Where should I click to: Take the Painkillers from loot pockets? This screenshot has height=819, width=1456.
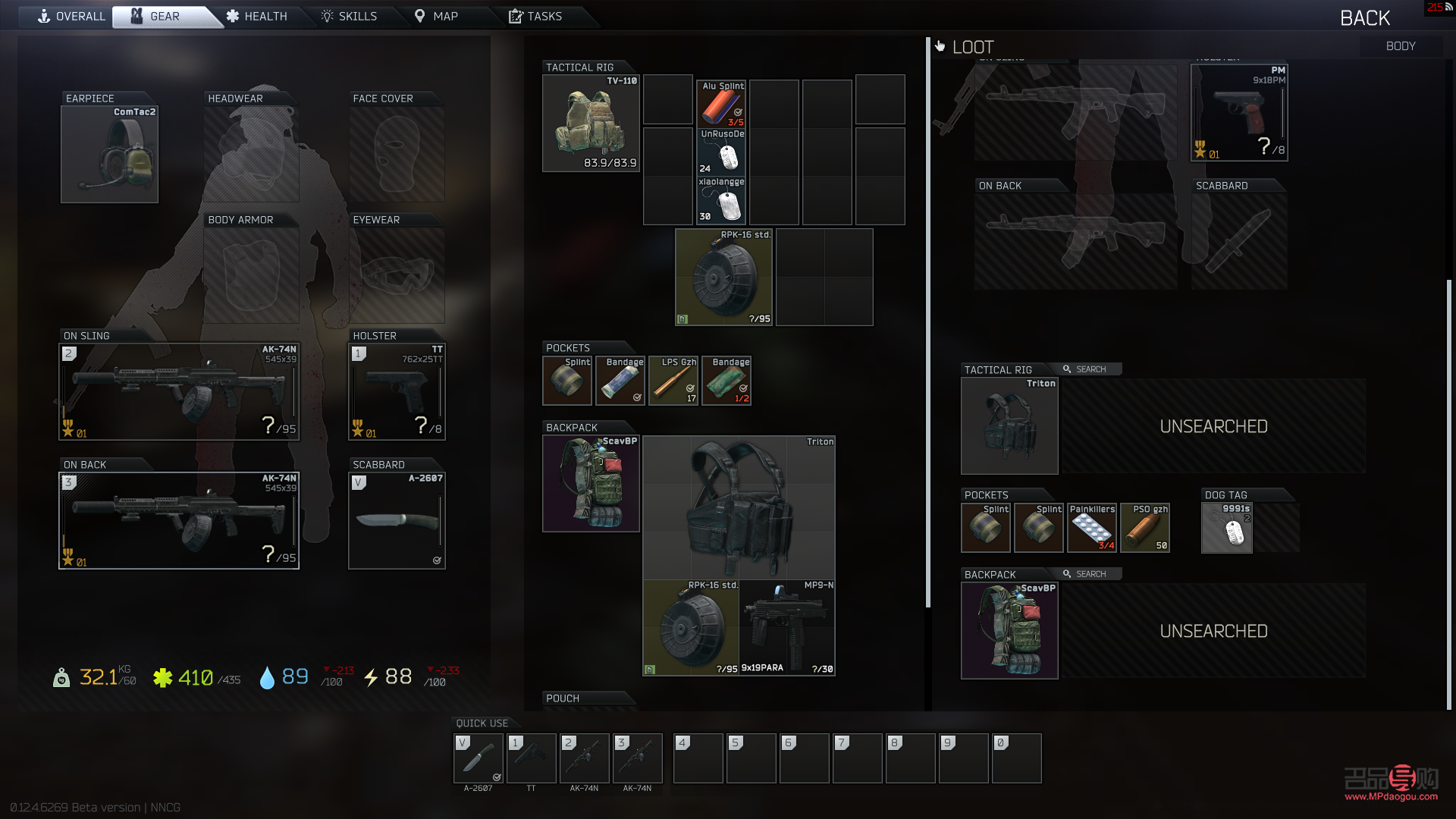click(x=1092, y=528)
